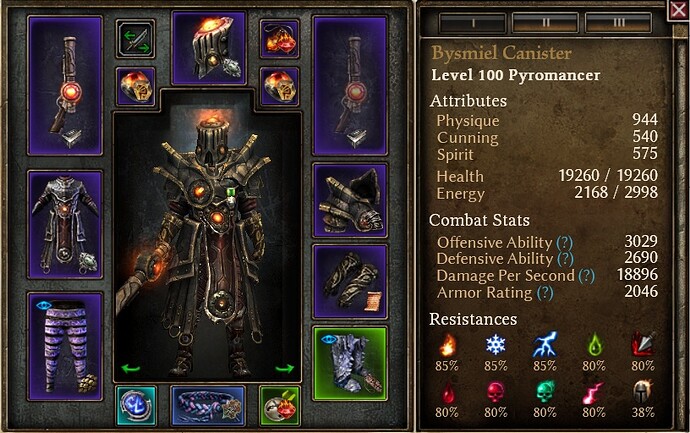This screenshot has height=433, width=690.
Task: Rotate character with the left green arrow
Action: point(130,368)
